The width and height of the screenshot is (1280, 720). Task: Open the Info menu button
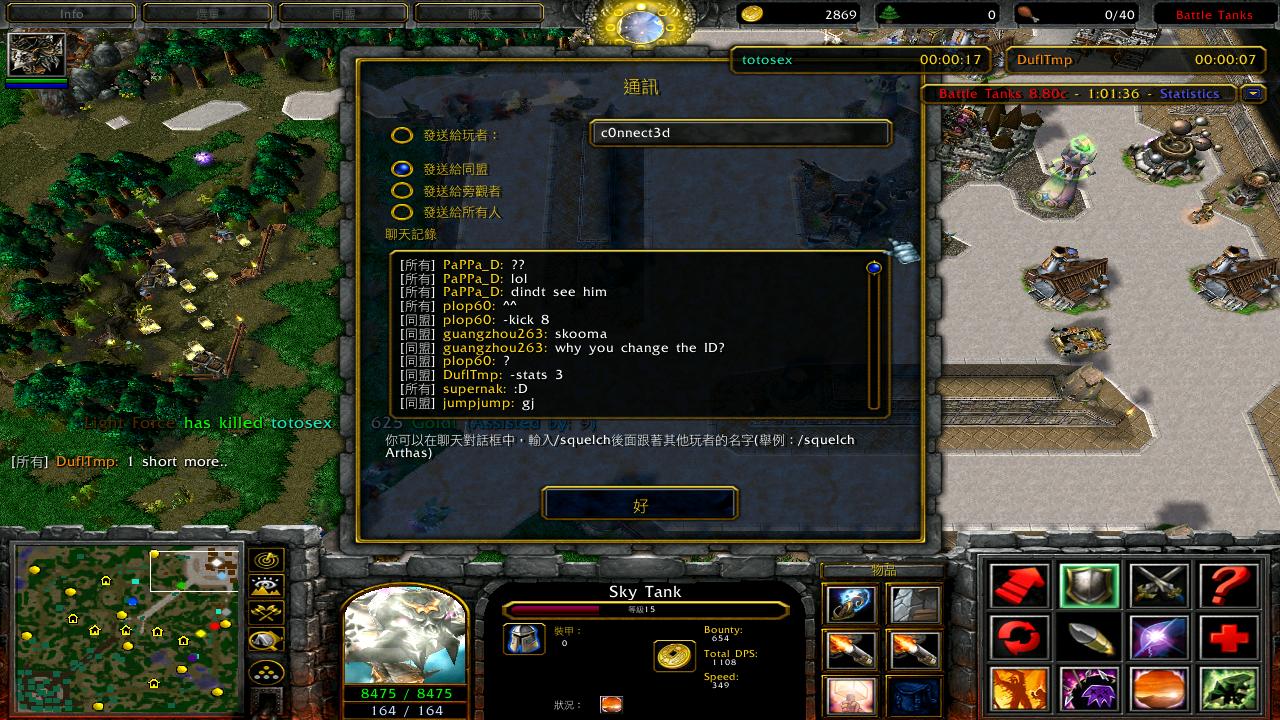pyautogui.click(x=71, y=14)
